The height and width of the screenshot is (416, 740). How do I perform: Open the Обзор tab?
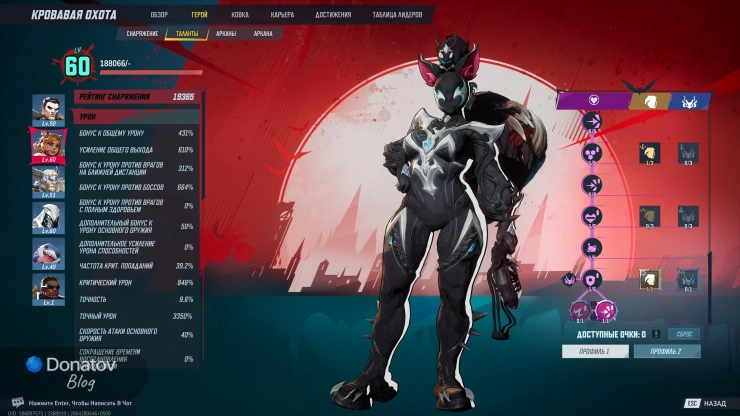point(159,15)
